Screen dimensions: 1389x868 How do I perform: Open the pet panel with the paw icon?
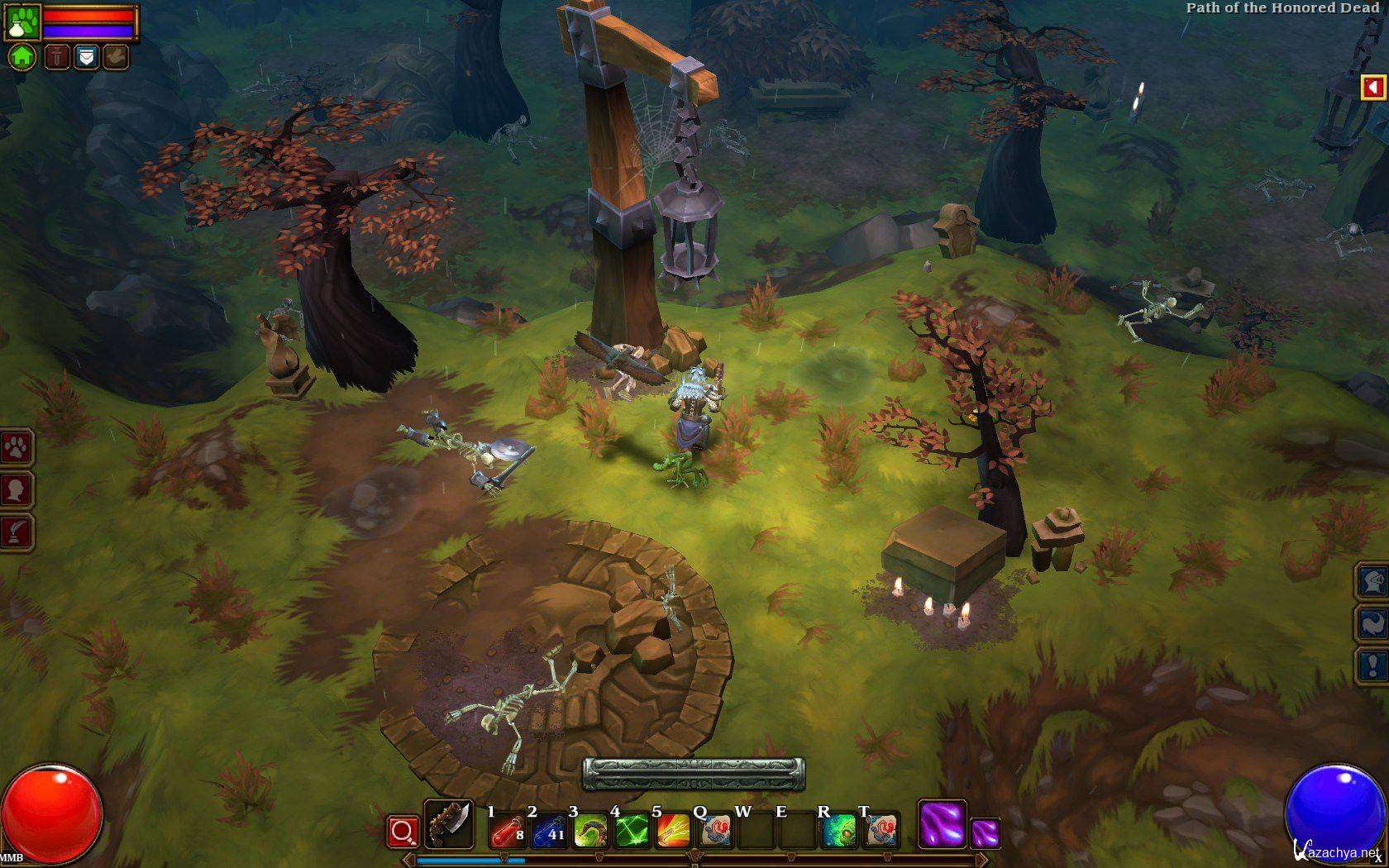[16, 448]
